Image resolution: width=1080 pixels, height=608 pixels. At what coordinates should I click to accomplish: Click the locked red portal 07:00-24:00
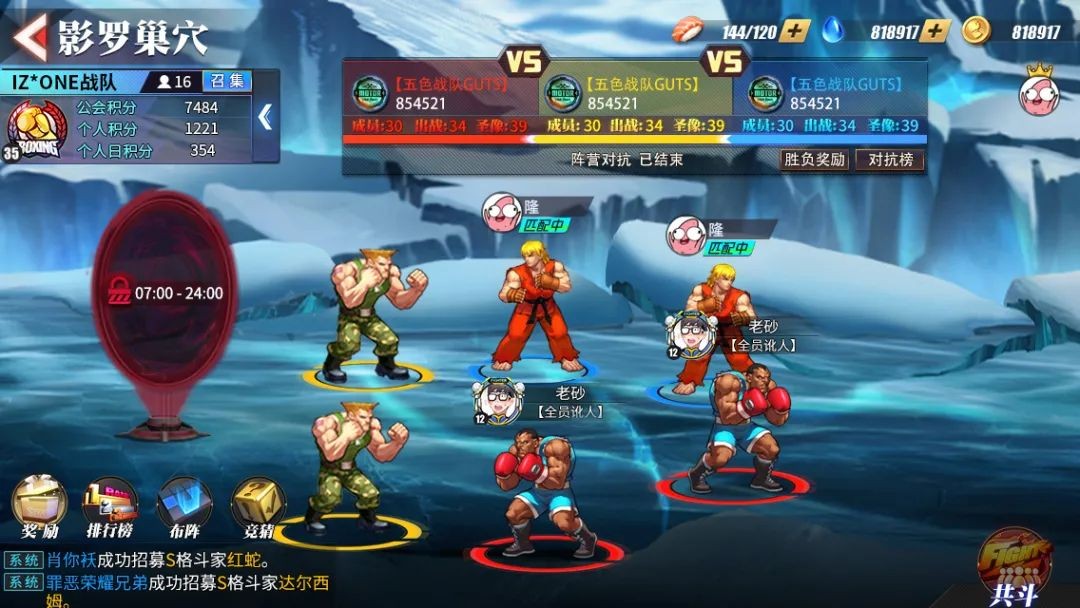[x=165, y=295]
